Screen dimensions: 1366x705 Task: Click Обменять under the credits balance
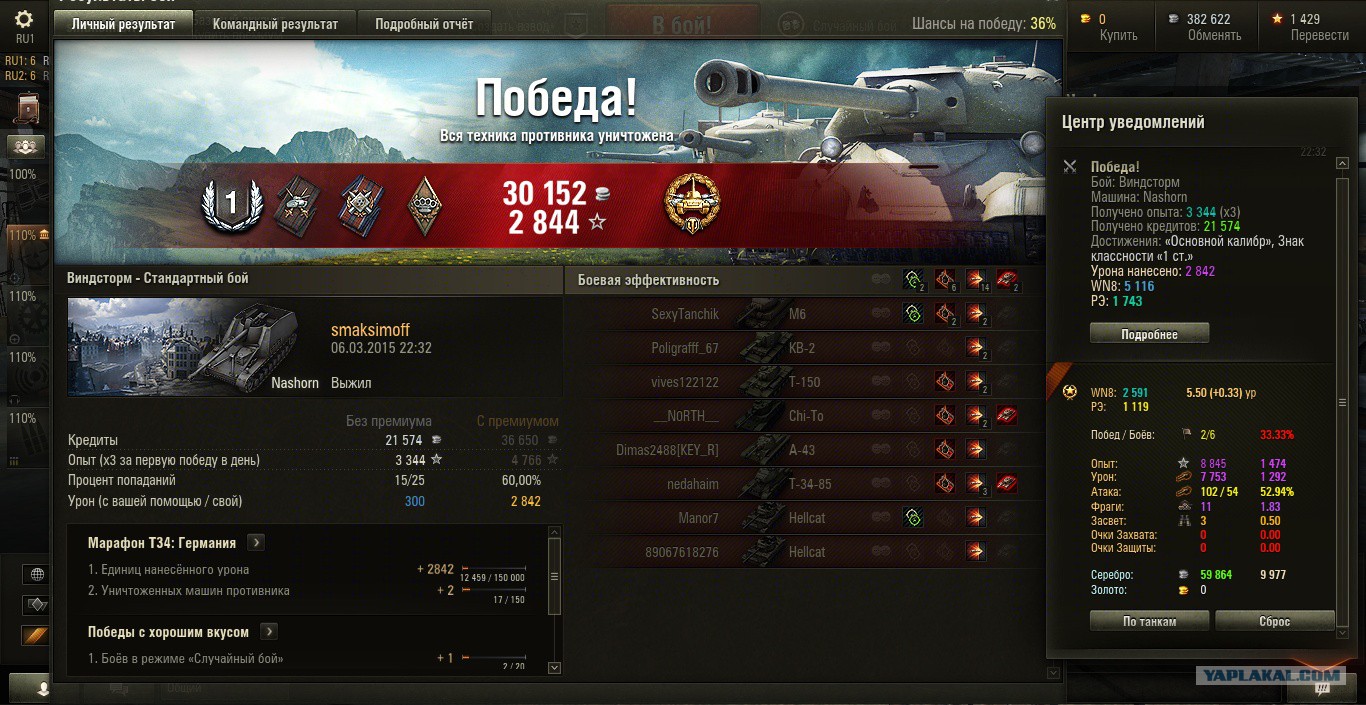(1214, 35)
